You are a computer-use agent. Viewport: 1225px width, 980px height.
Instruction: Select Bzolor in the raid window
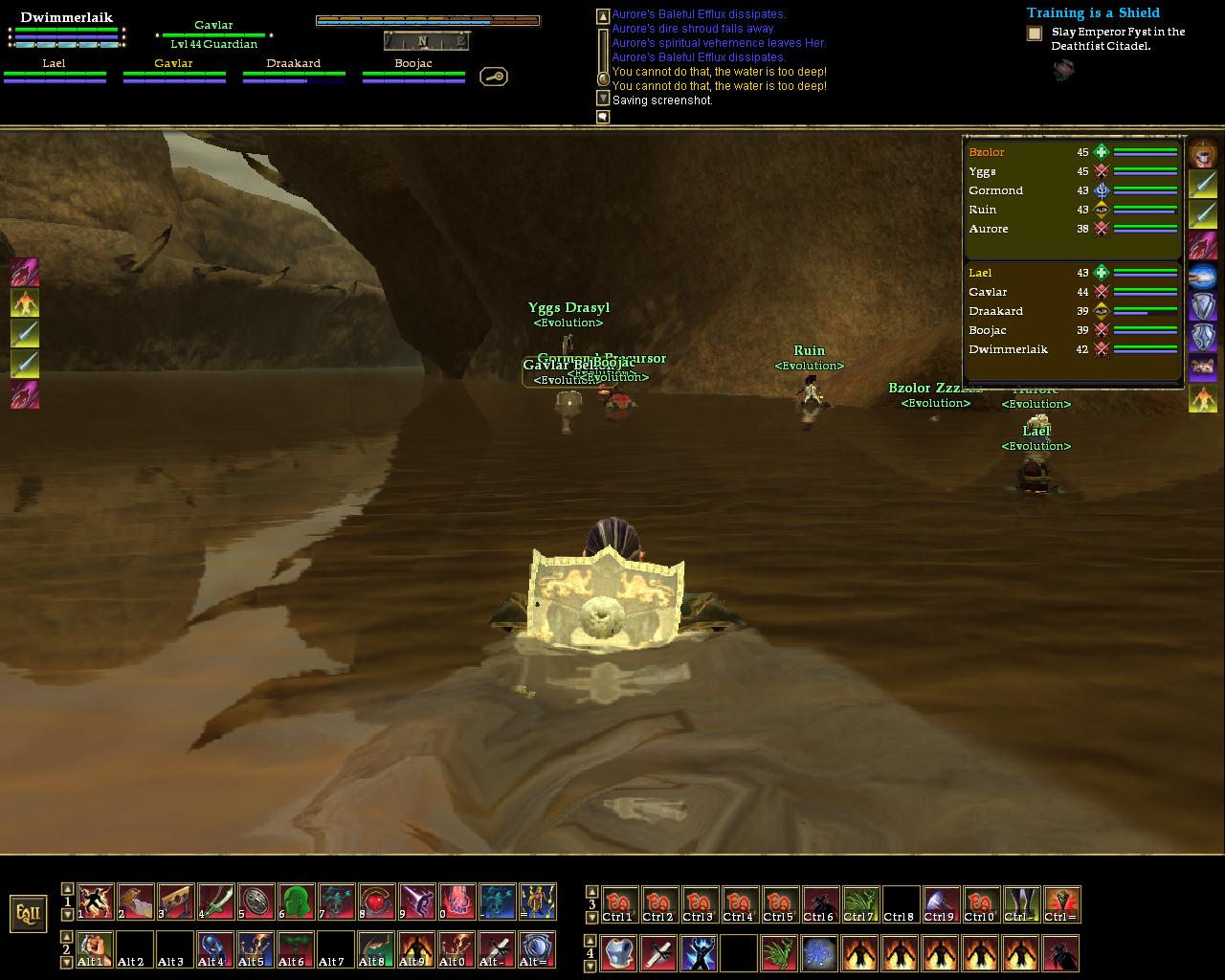coord(987,152)
